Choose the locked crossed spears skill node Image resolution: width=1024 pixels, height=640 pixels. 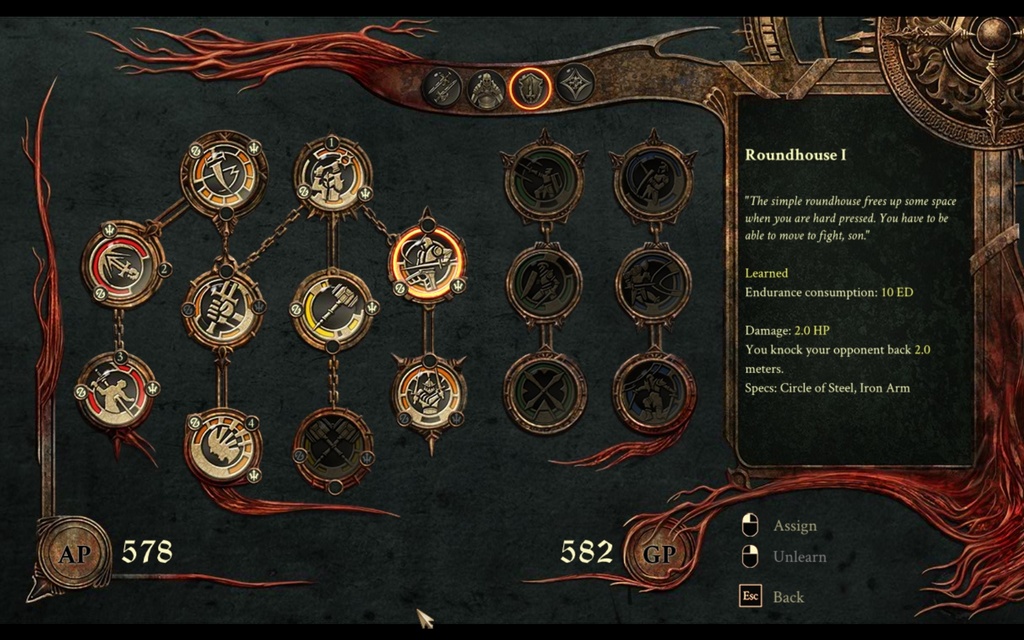point(544,390)
